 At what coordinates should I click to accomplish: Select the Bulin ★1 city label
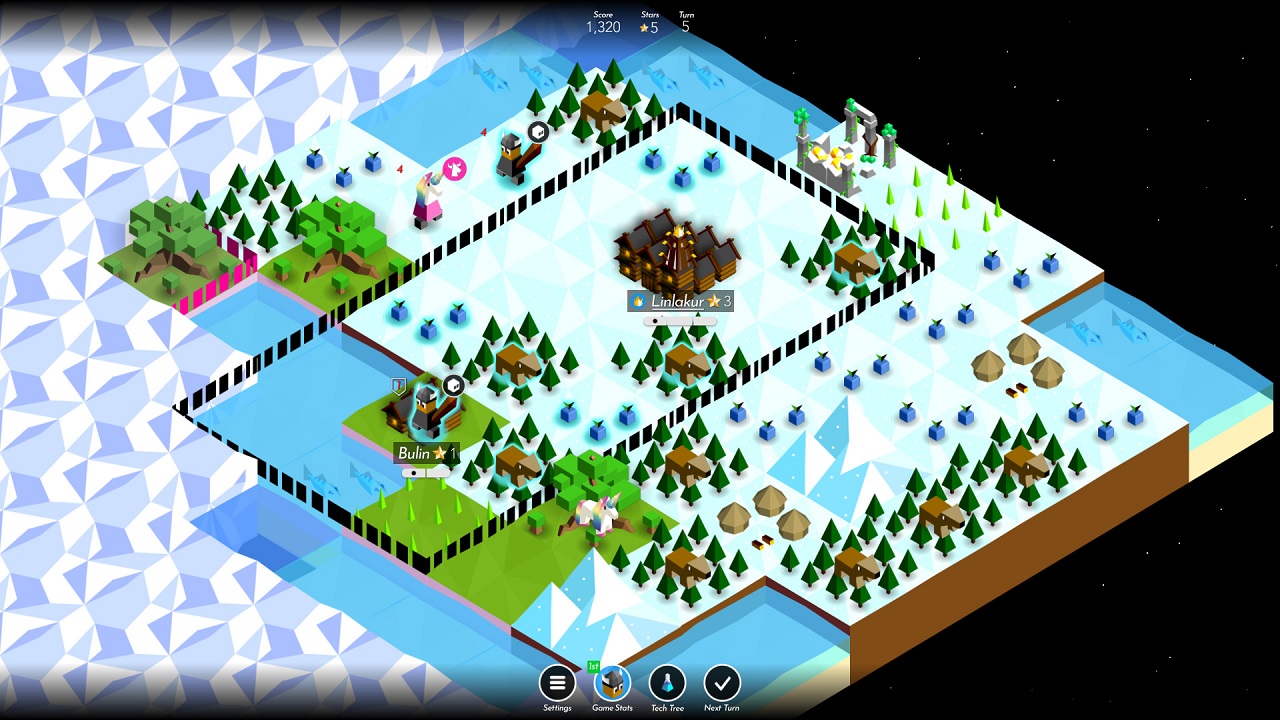point(425,451)
